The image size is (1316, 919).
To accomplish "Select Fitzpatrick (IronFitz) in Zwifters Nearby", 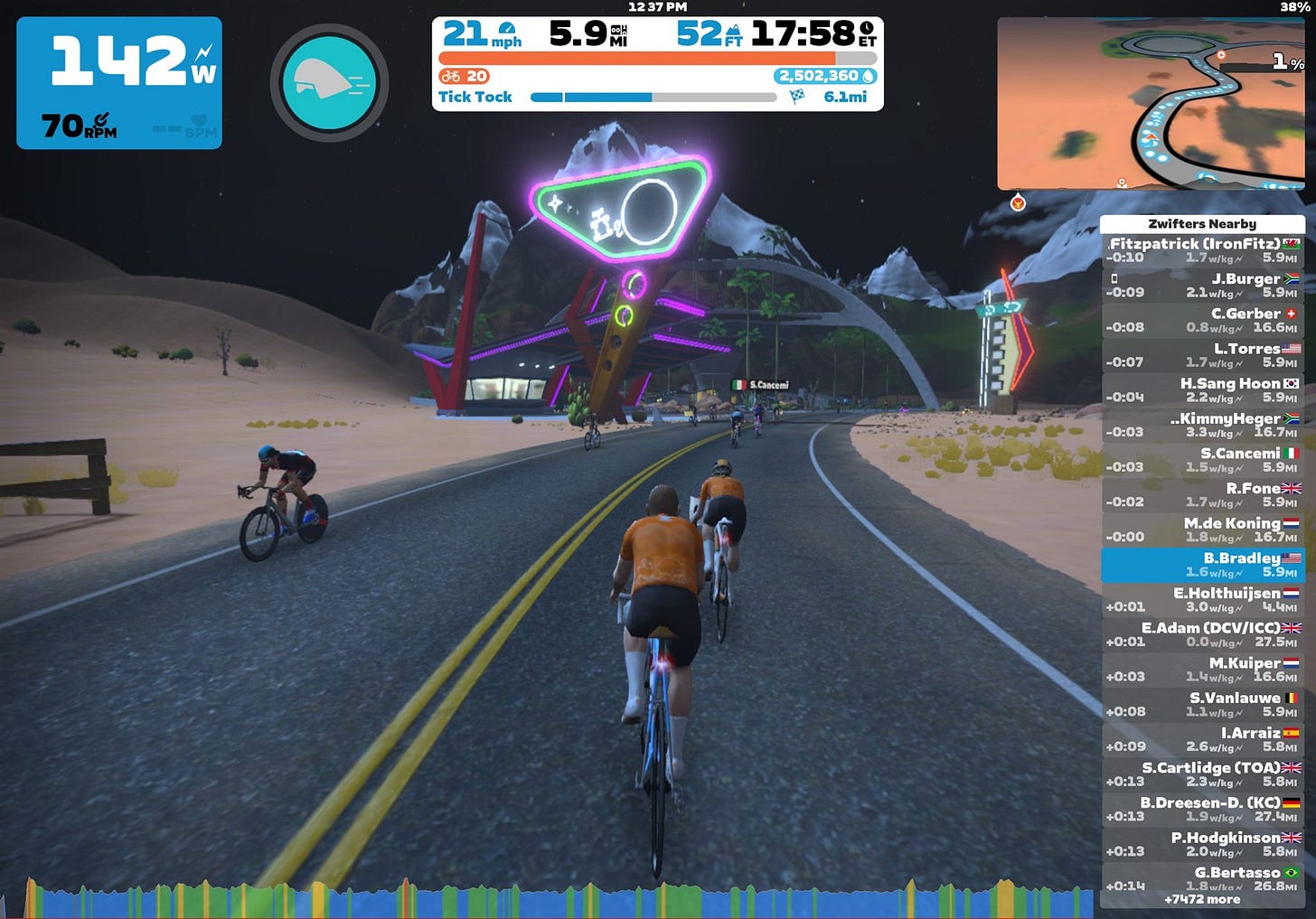I will click(x=1202, y=250).
